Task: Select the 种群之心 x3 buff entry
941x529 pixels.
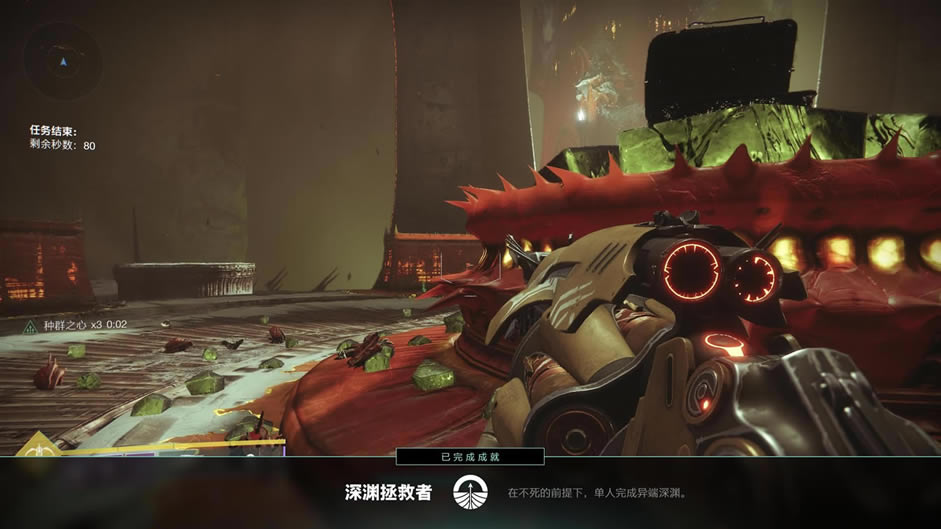Action: tap(71, 325)
